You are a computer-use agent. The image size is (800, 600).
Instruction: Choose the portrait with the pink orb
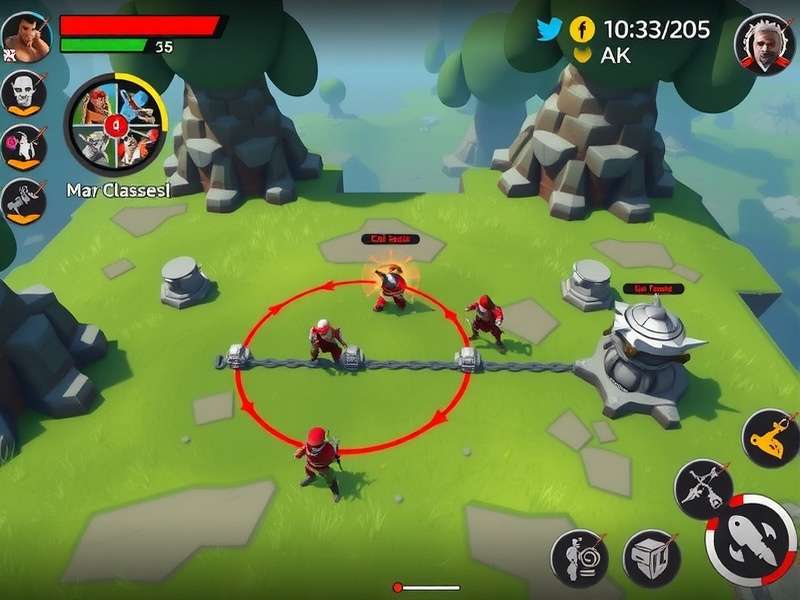(23, 147)
